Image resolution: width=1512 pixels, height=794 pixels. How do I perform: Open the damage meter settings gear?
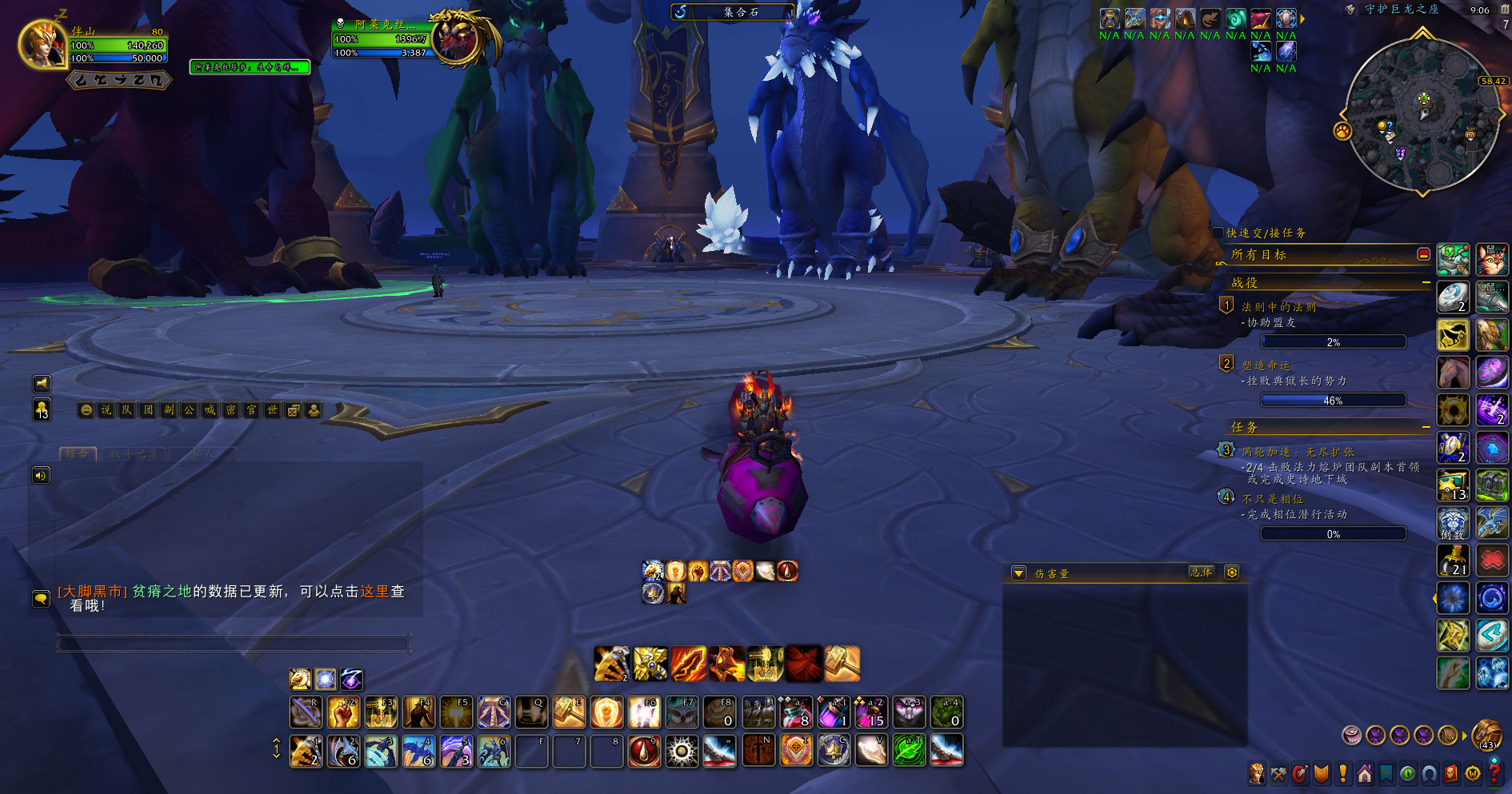[1232, 573]
